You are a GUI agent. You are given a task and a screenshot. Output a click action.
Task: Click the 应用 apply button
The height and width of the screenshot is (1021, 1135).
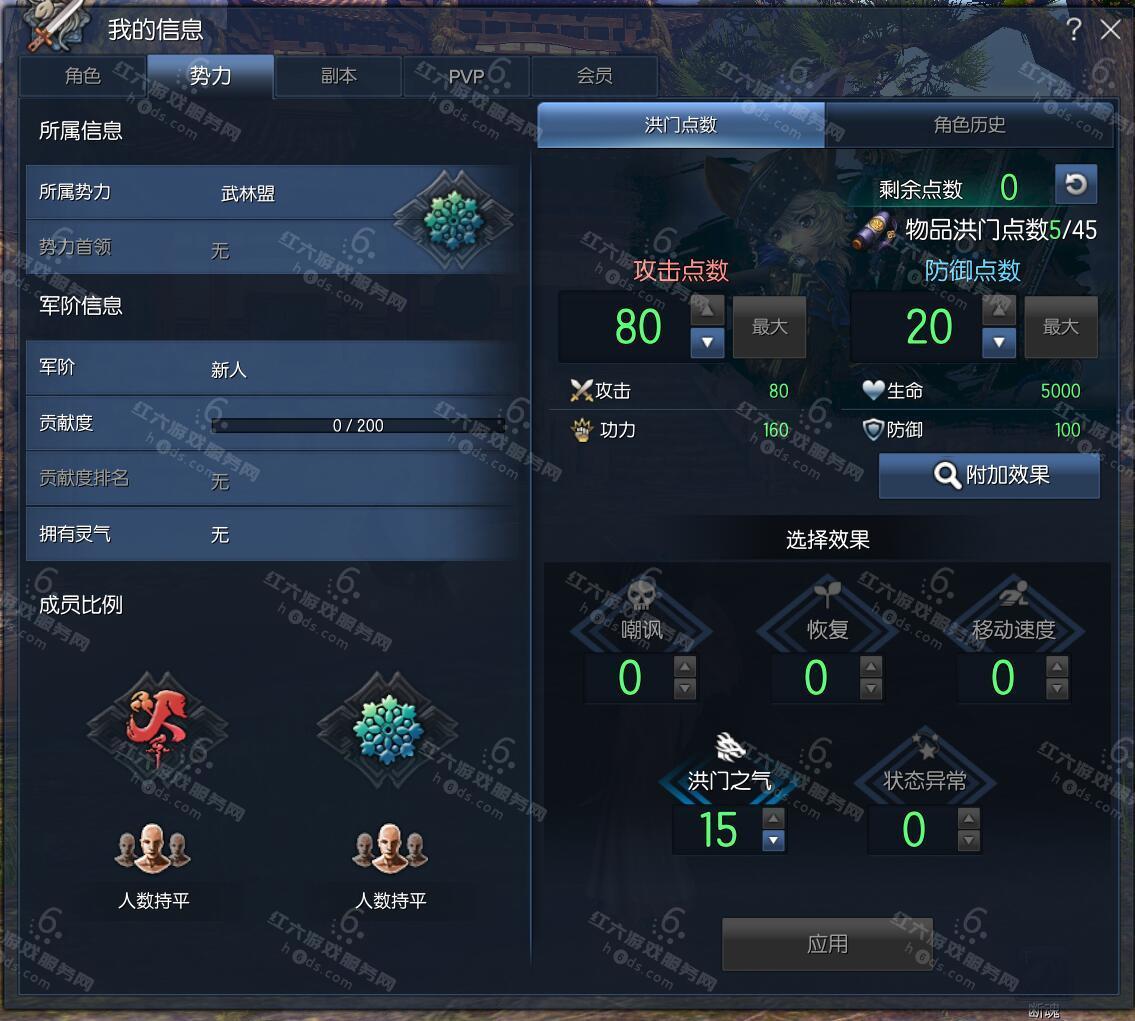827,944
